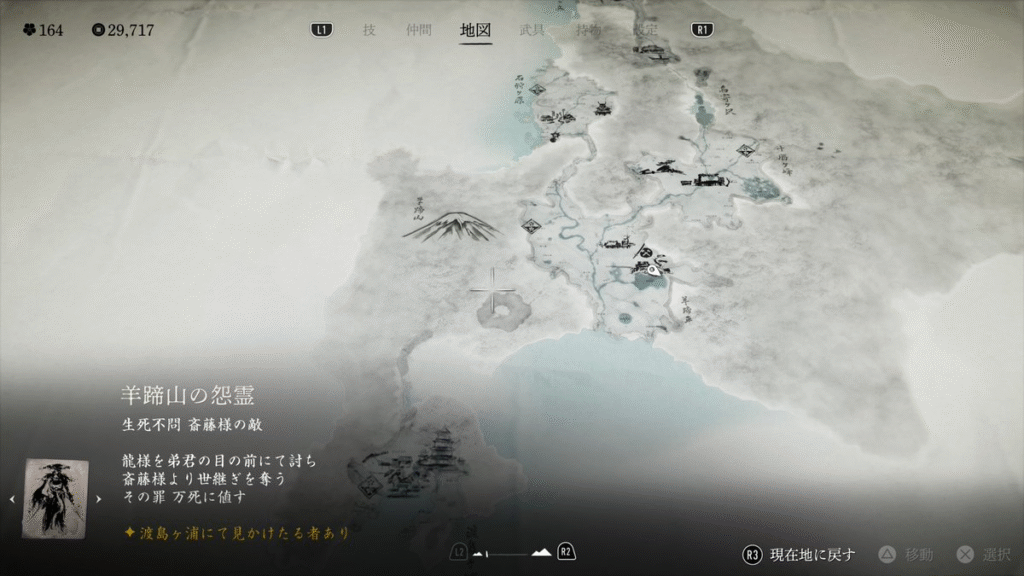Click the white player location pin on map

pyautogui.click(x=652, y=269)
